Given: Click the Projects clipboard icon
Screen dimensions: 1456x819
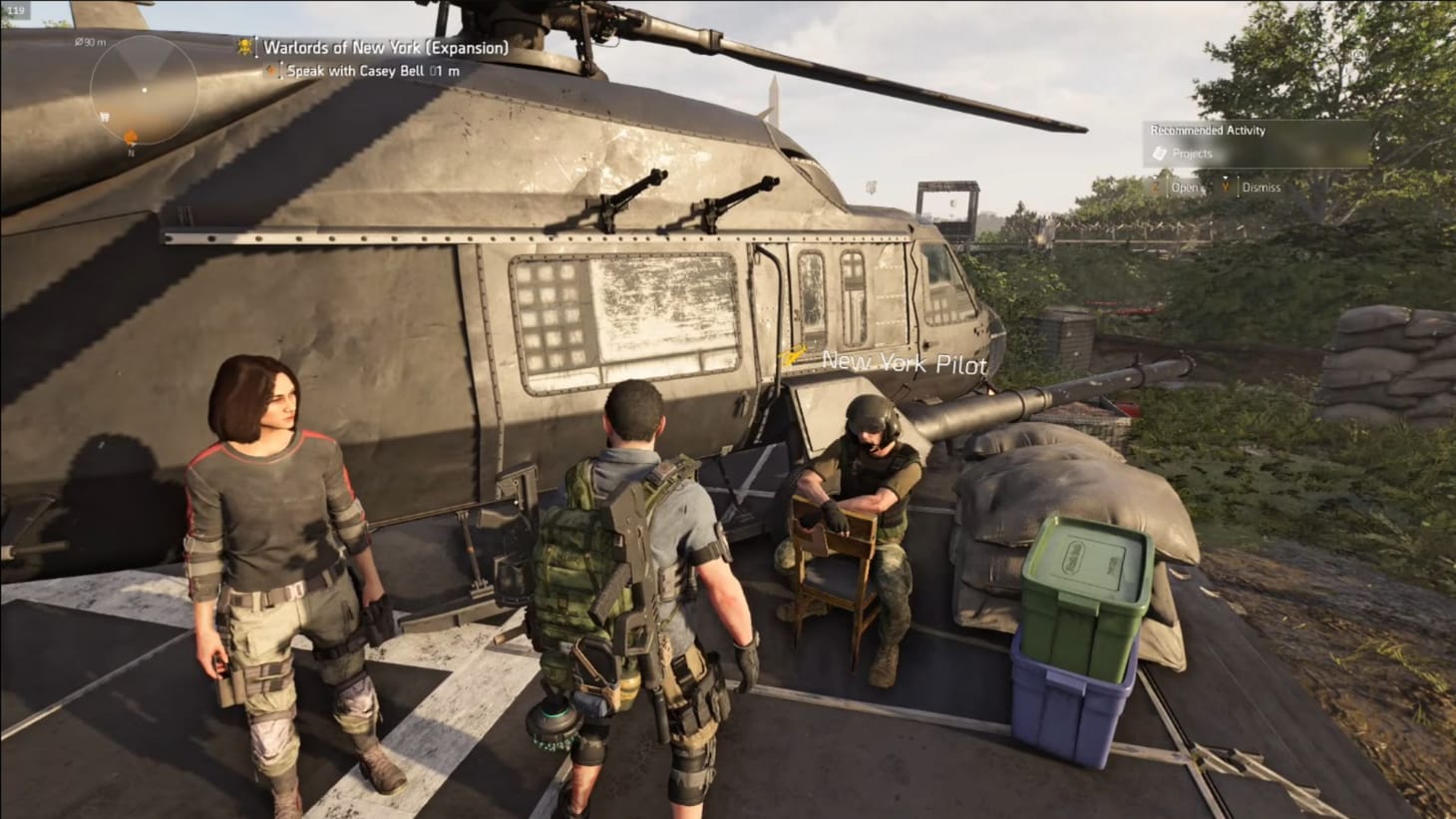Looking at the screenshot, I should pyautogui.click(x=1159, y=153).
